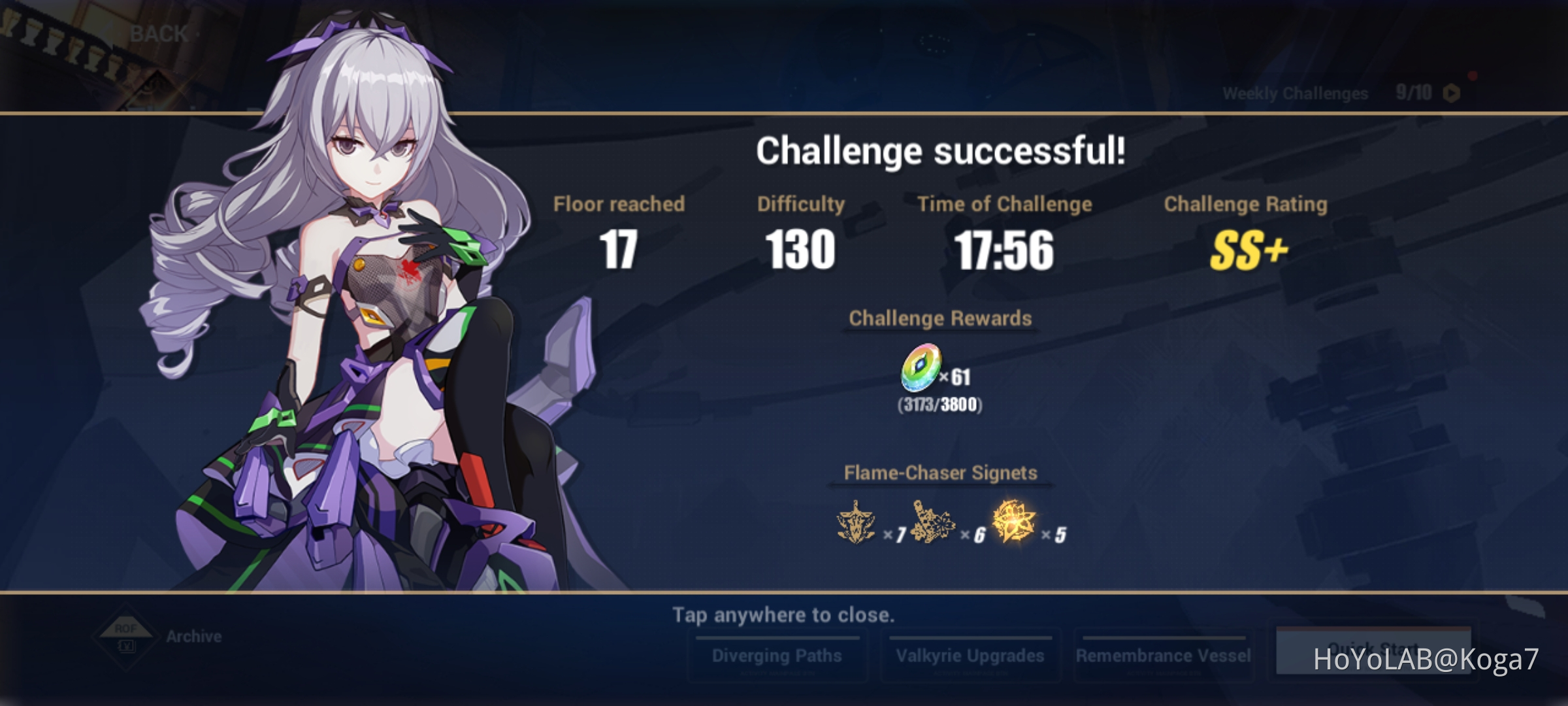Click the hexagonal icon beside Weekly Challenges
This screenshot has width=1568, height=706.
pyautogui.click(x=1452, y=93)
